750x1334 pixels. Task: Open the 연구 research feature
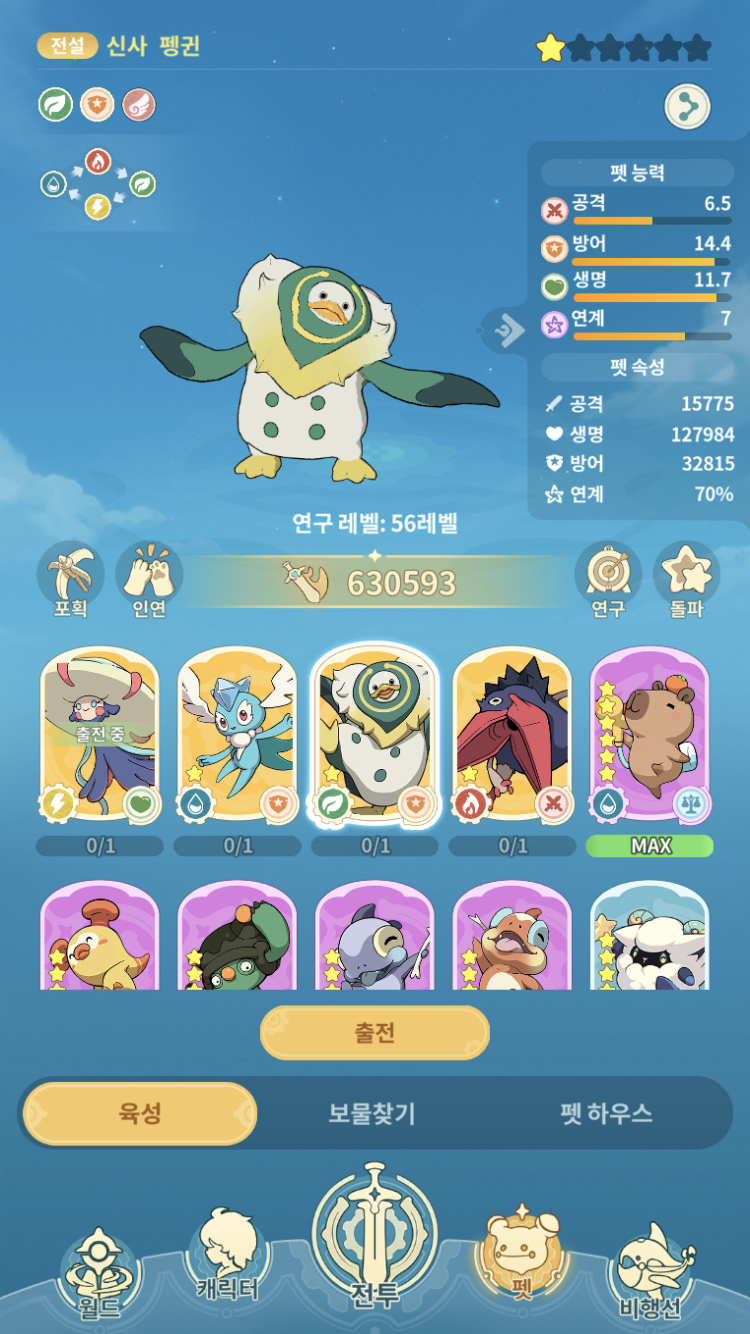(x=607, y=580)
